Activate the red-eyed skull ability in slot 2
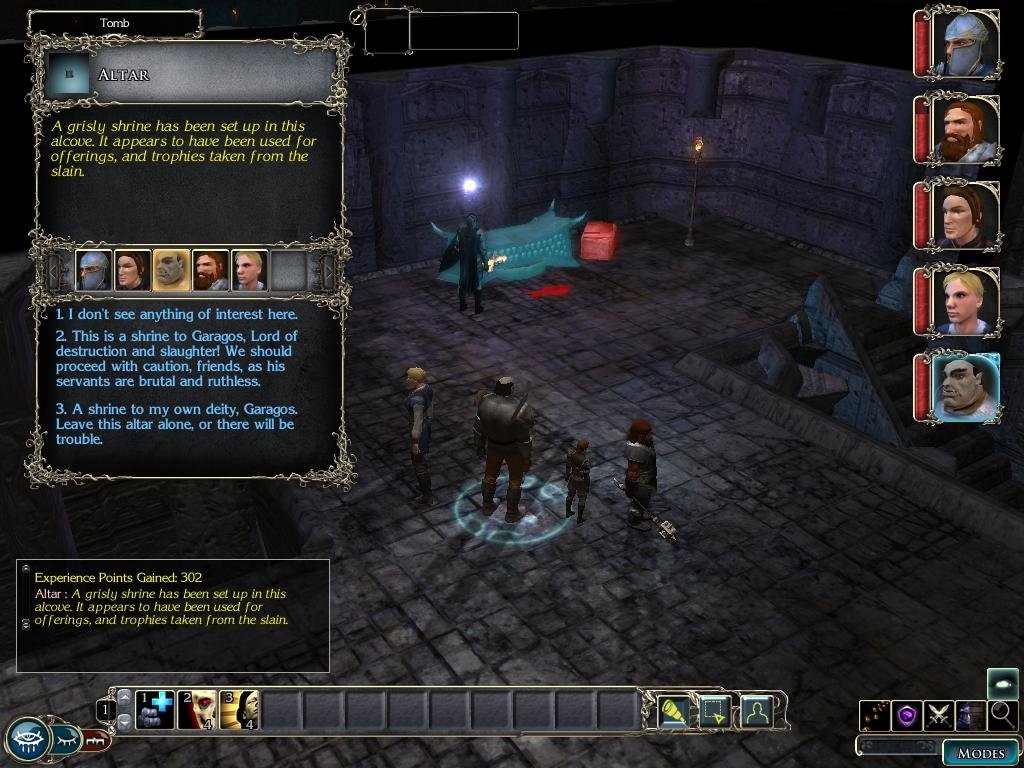Image resolution: width=1024 pixels, height=768 pixels. point(197,710)
